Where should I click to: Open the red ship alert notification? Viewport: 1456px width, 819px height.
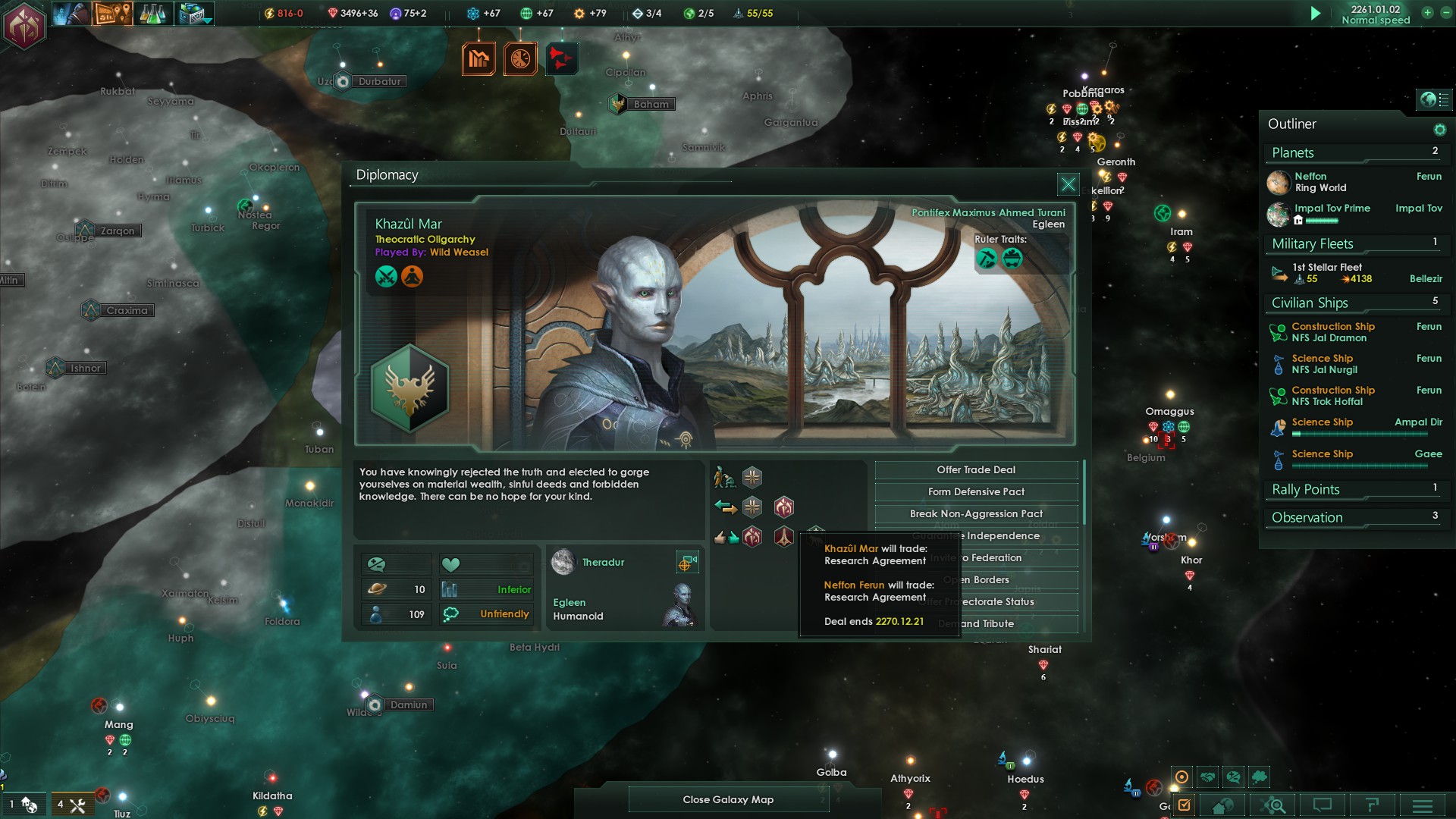561,58
